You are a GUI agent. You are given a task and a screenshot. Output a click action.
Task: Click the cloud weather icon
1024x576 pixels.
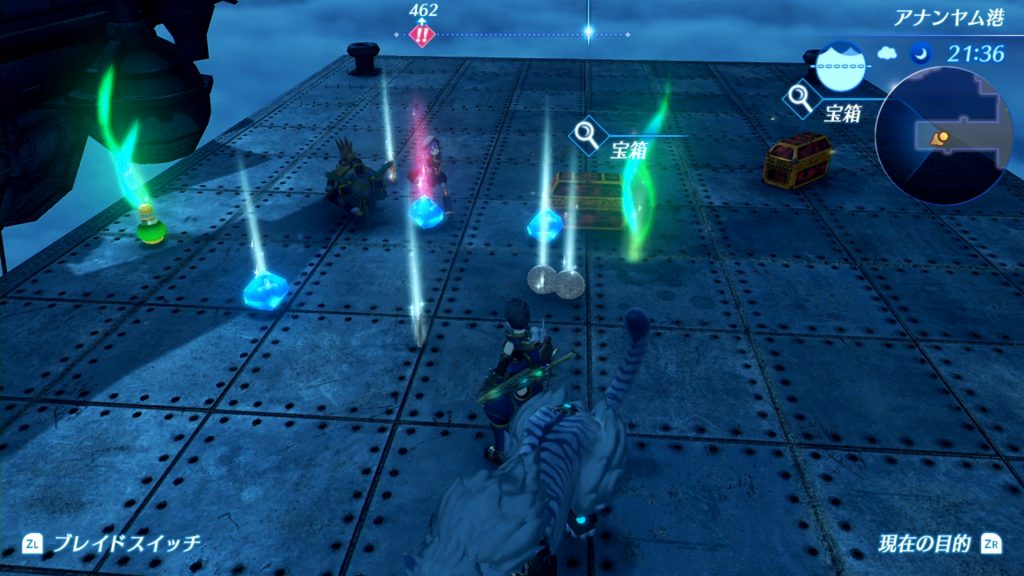tap(888, 53)
